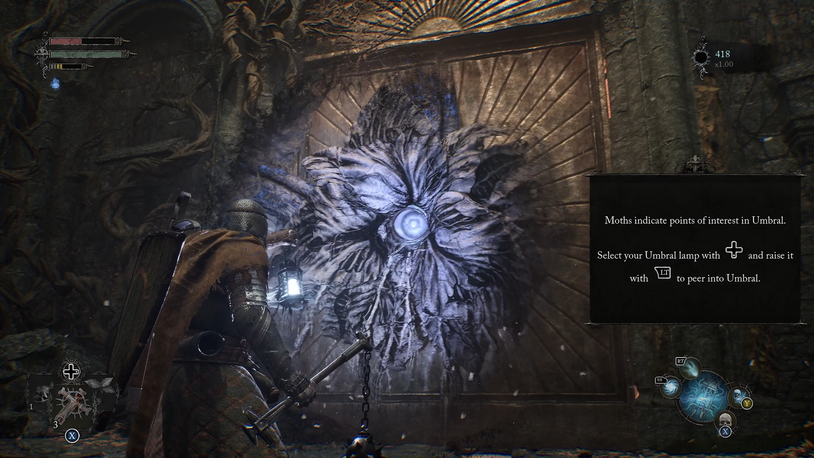
Task: Select the crossed hammer quick-slot item
Action: [72, 402]
